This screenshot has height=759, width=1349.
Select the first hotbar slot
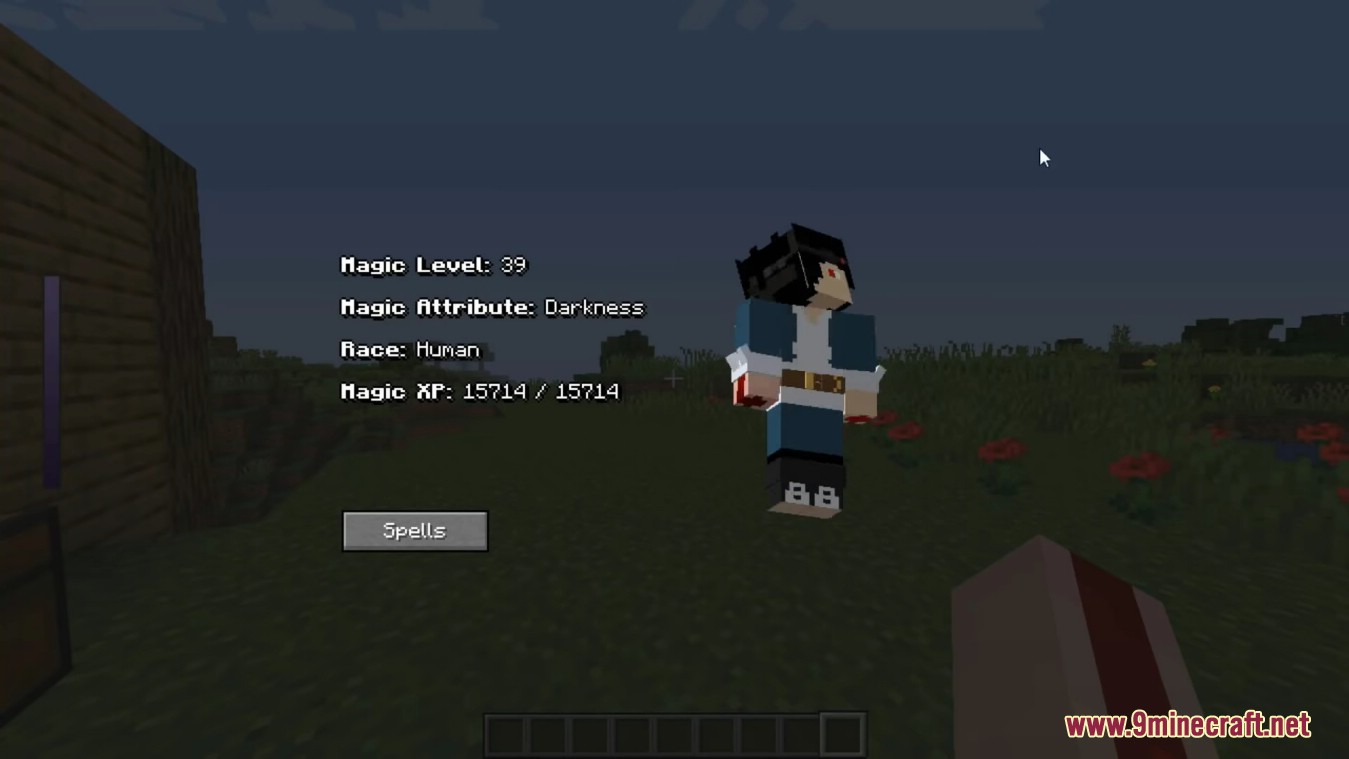(x=504, y=733)
